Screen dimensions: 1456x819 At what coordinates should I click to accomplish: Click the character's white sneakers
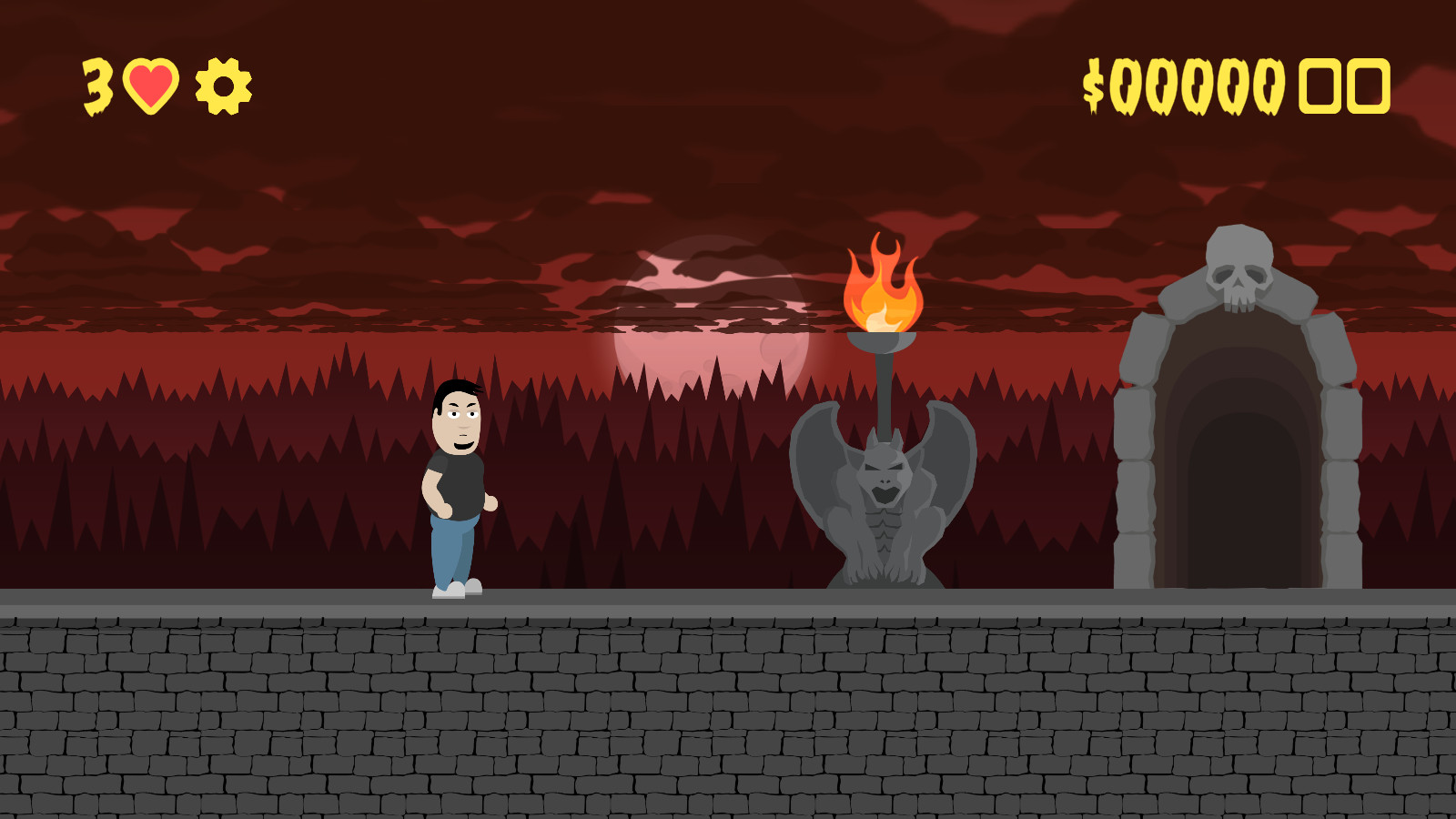point(455,591)
